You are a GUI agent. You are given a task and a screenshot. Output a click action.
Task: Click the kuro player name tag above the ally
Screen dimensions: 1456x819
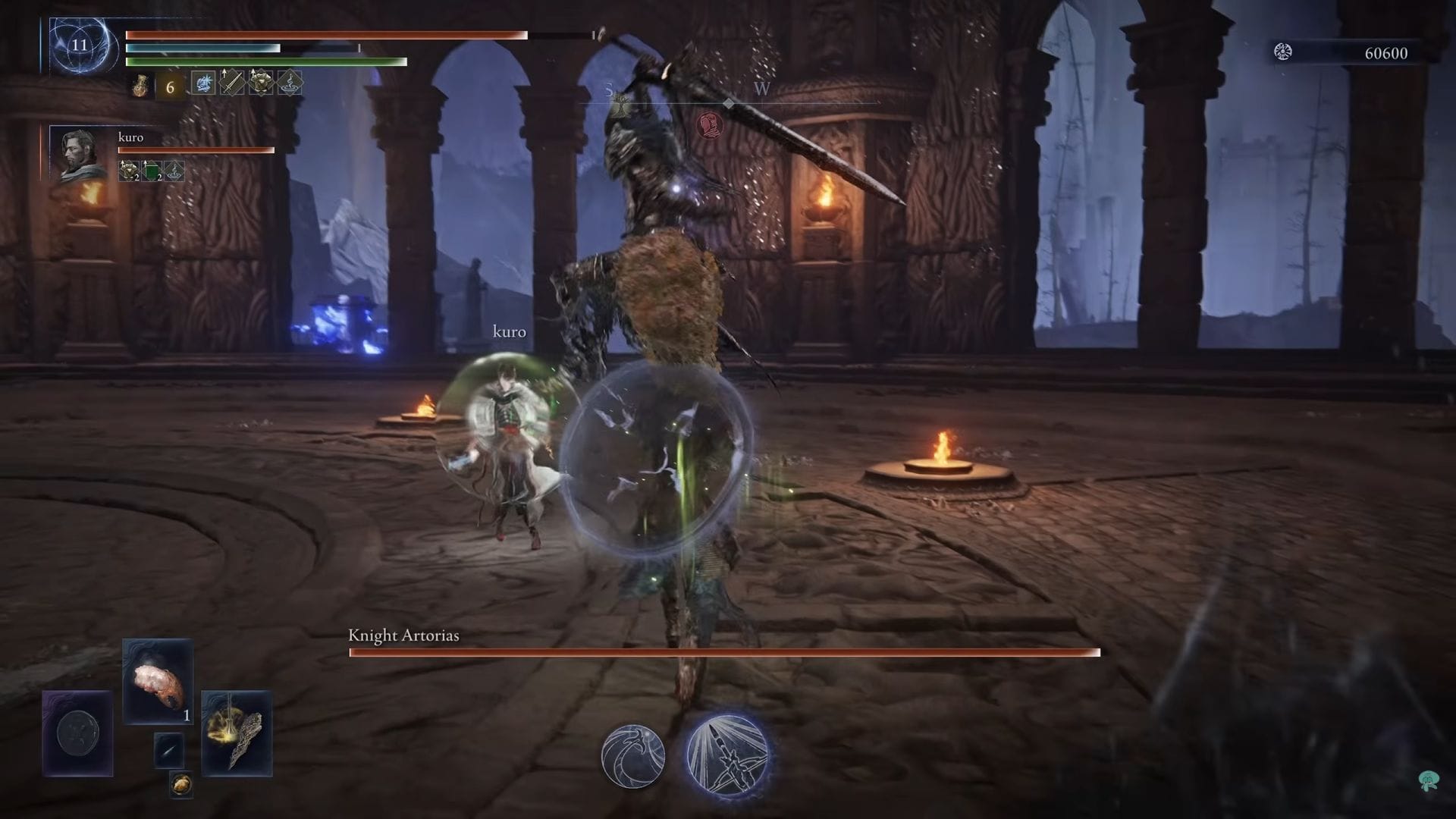509,331
